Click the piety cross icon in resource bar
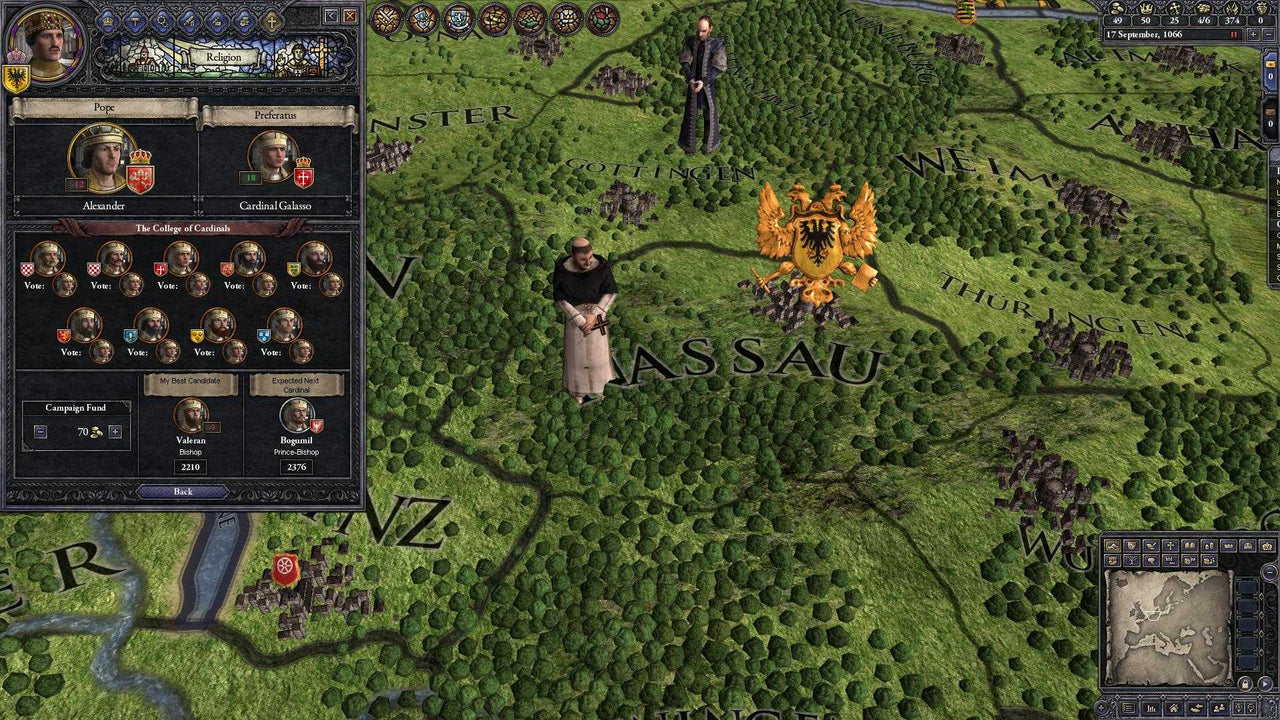1280x720 pixels. (1175, 9)
